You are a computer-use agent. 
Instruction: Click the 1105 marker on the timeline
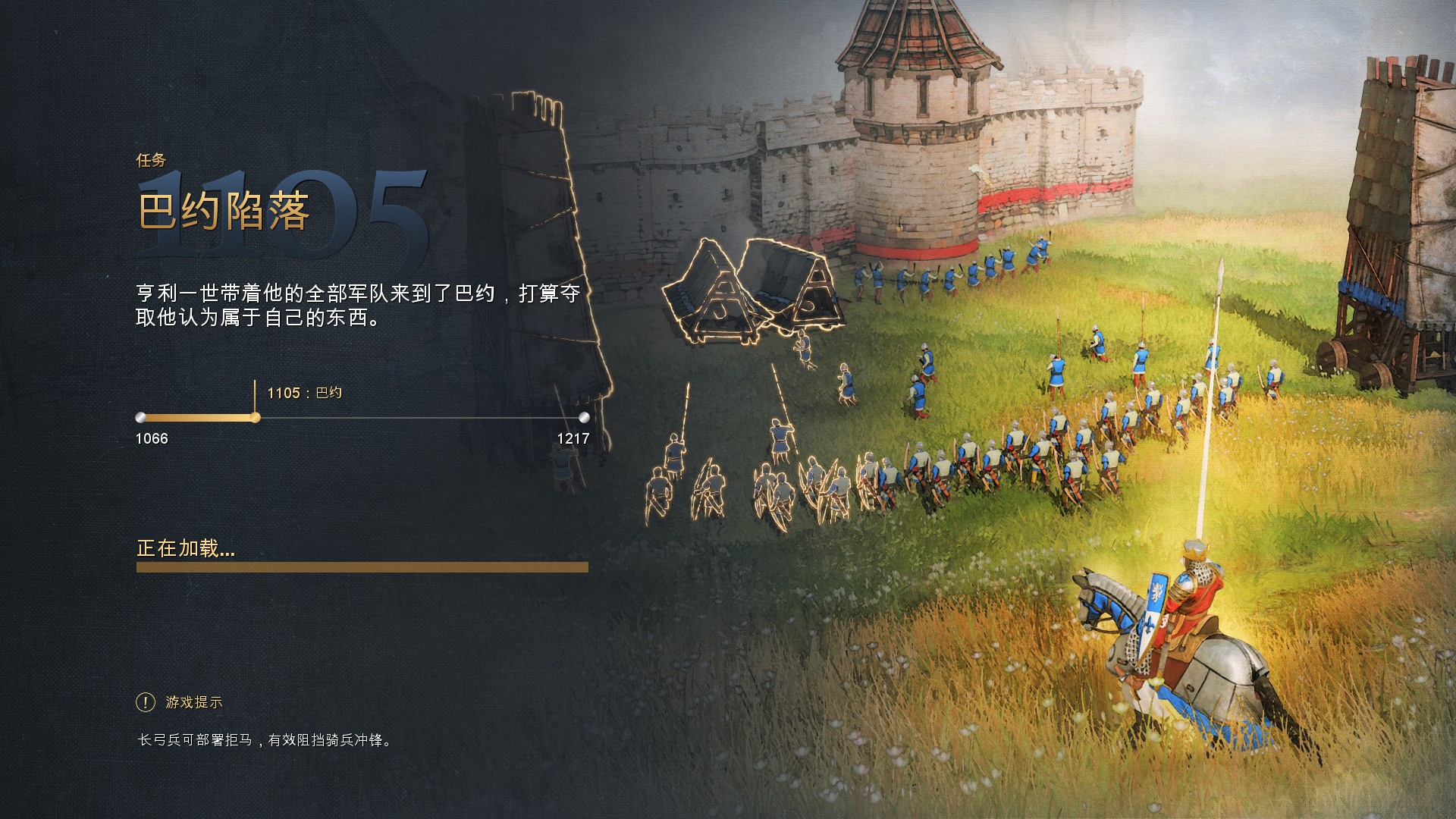coord(256,416)
